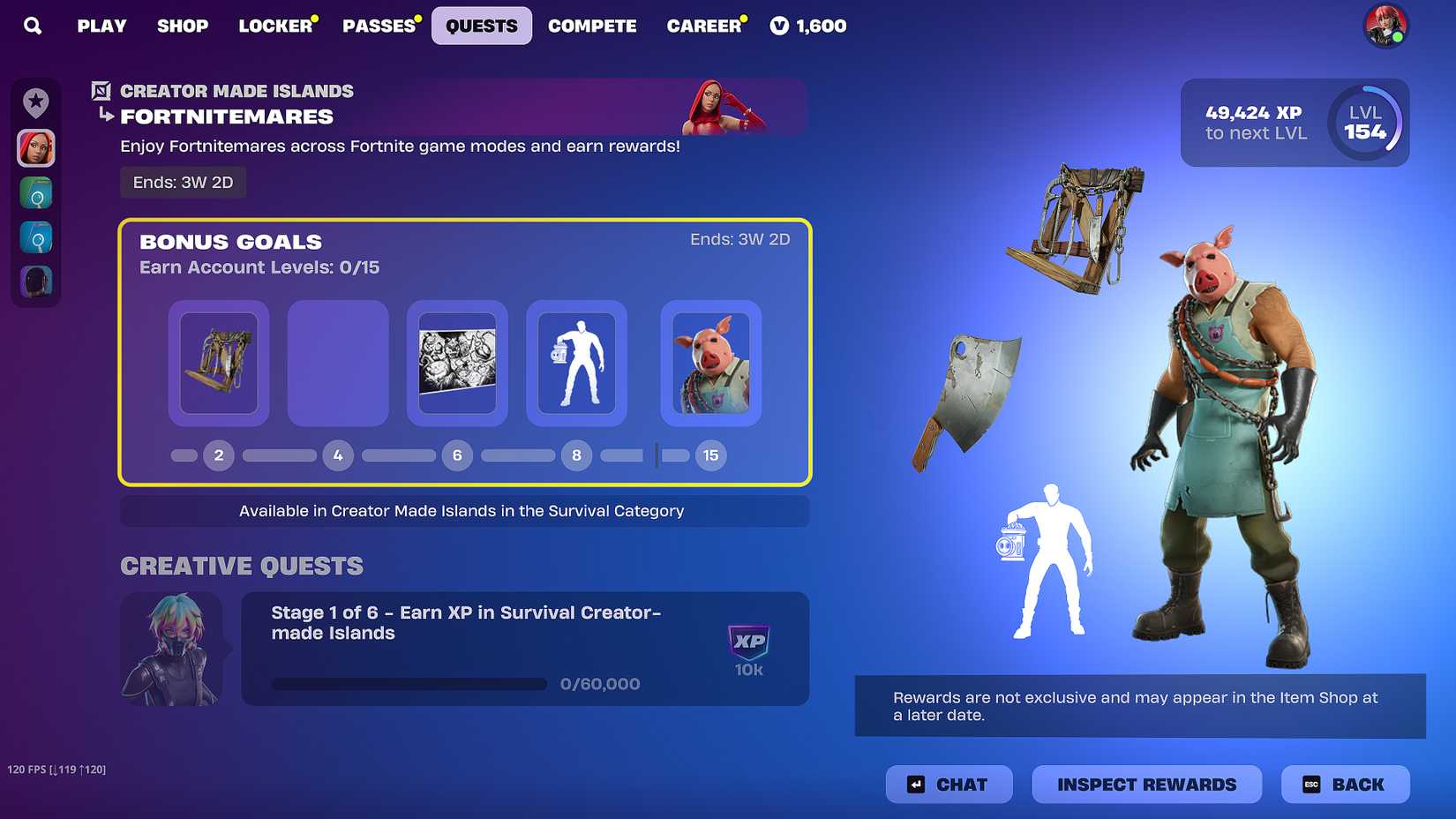Switch to the COMPETE tab
Viewport: 1456px width, 819px height.
(592, 26)
